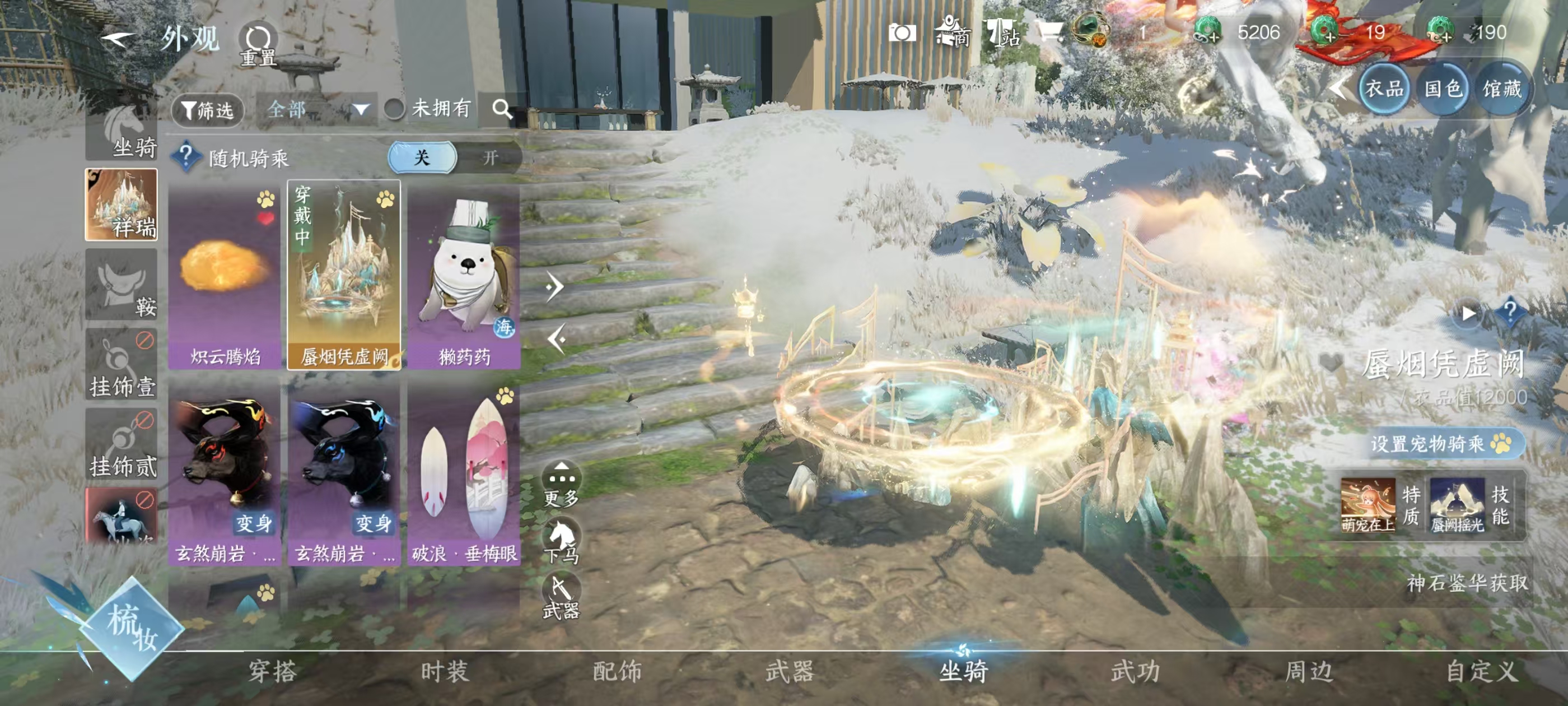Go back using the top-left arrow
1568x706 pixels.
[118, 40]
